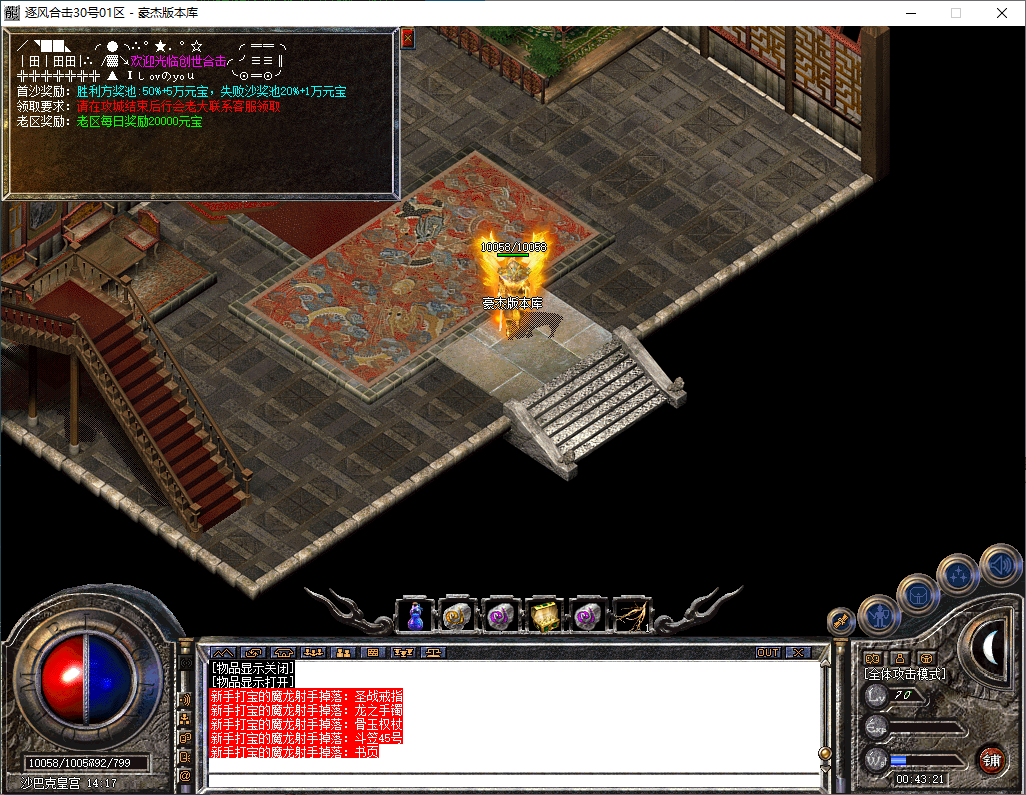Viewport: 1026px width, 795px height.
Task: Click the OUT button above chat
Action: 767,652
